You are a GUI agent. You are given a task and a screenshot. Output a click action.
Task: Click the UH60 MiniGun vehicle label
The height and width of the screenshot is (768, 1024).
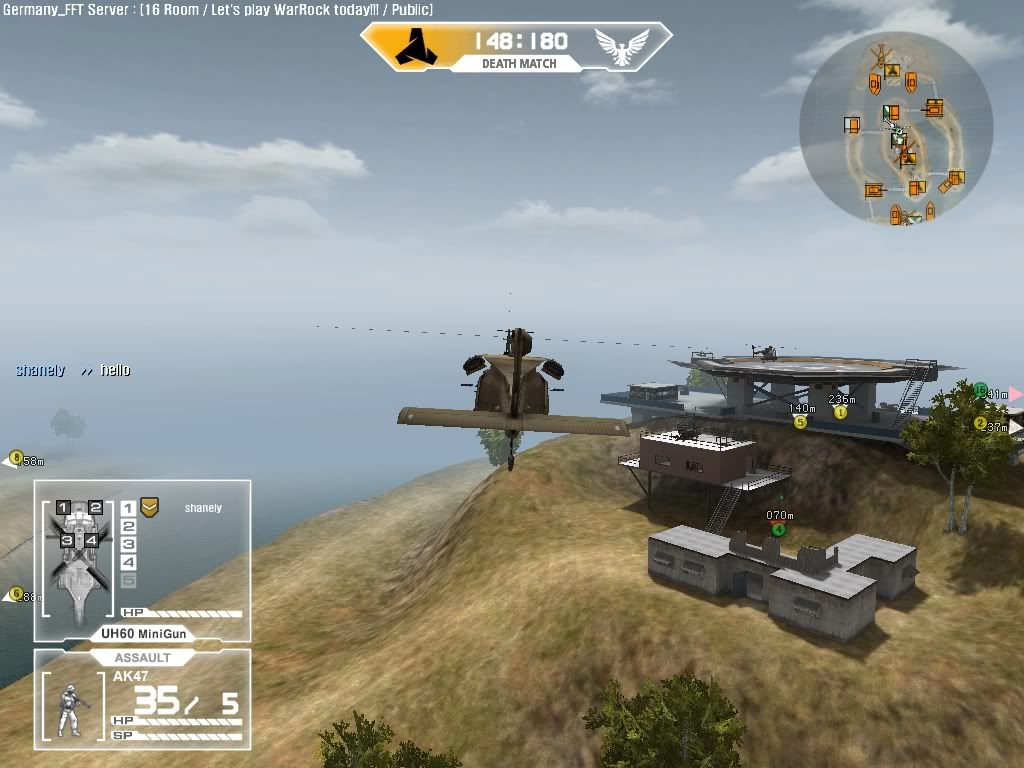[142, 634]
